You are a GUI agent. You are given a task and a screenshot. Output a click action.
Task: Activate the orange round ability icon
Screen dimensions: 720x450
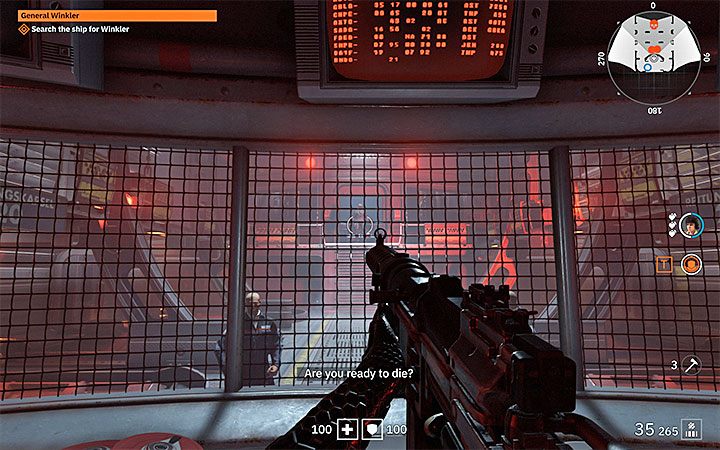point(690,264)
